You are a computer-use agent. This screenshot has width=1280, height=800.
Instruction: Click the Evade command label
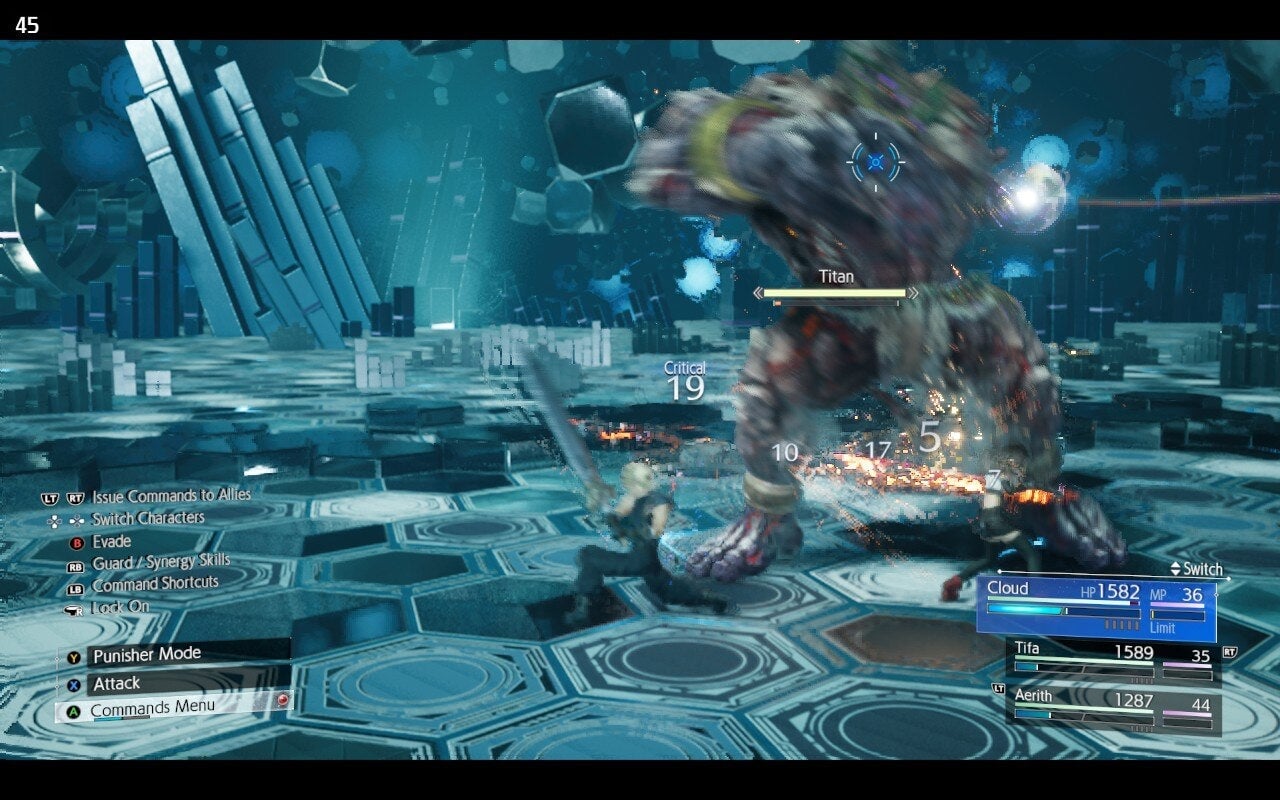[110, 542]
